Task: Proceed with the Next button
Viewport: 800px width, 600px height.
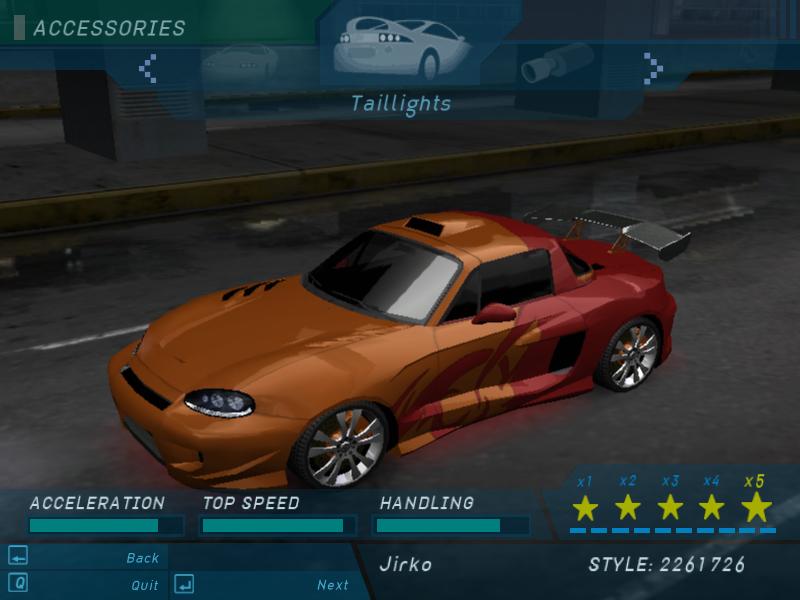Action: pos(333,585)
